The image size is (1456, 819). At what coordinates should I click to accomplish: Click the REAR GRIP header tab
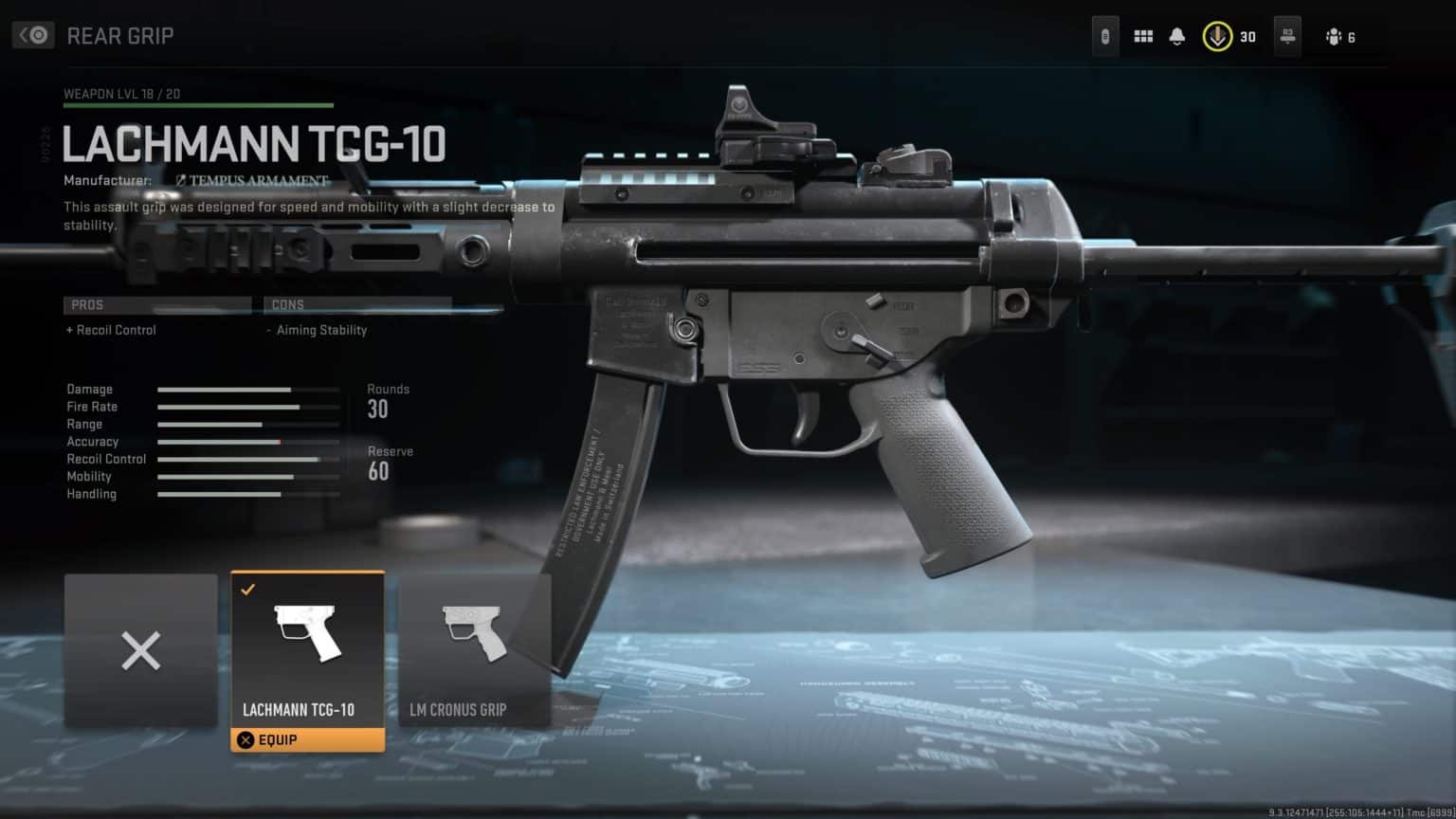(x=120, y=35)
